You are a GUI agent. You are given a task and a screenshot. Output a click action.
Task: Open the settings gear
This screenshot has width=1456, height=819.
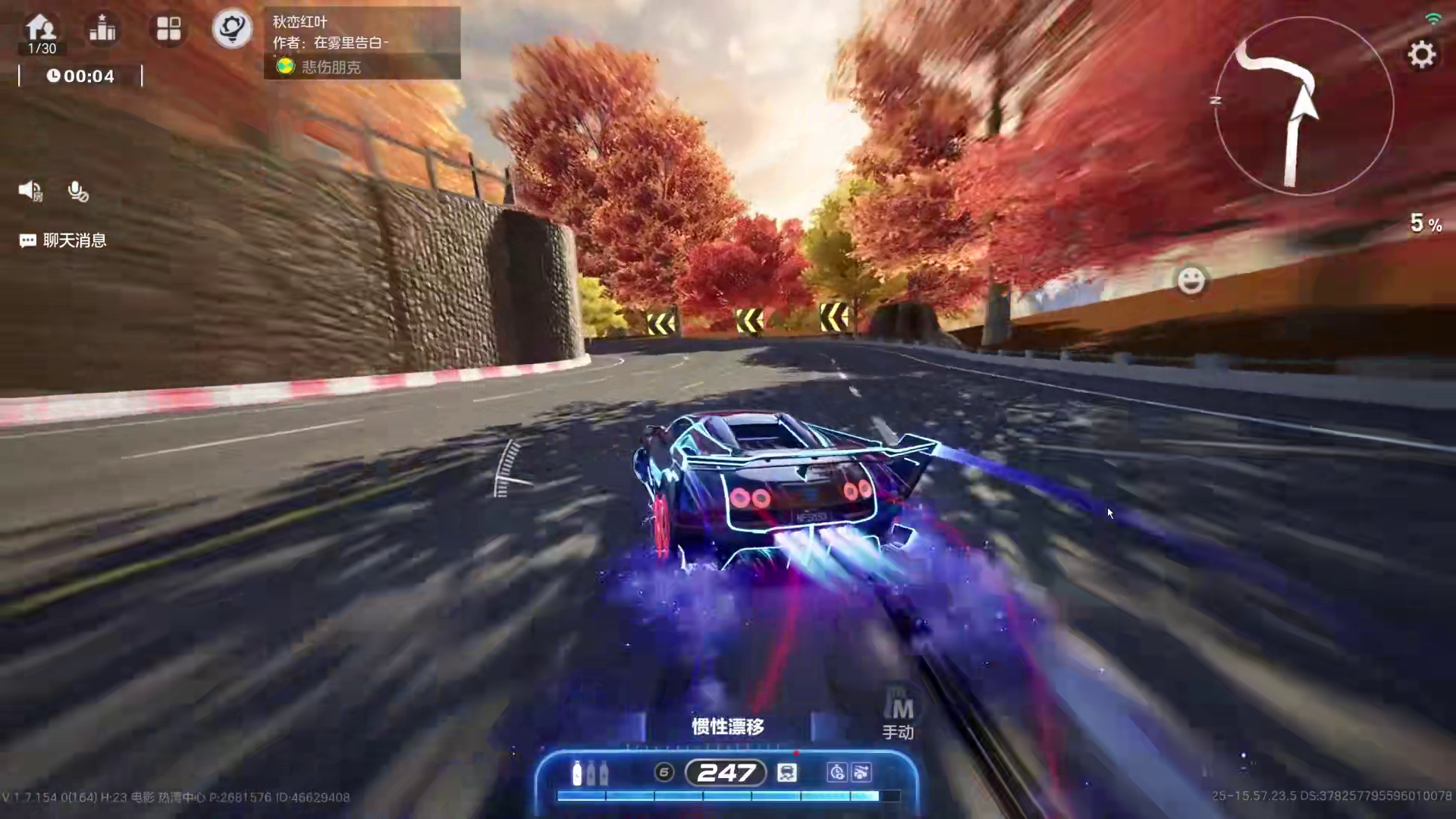pos(1421,55)
